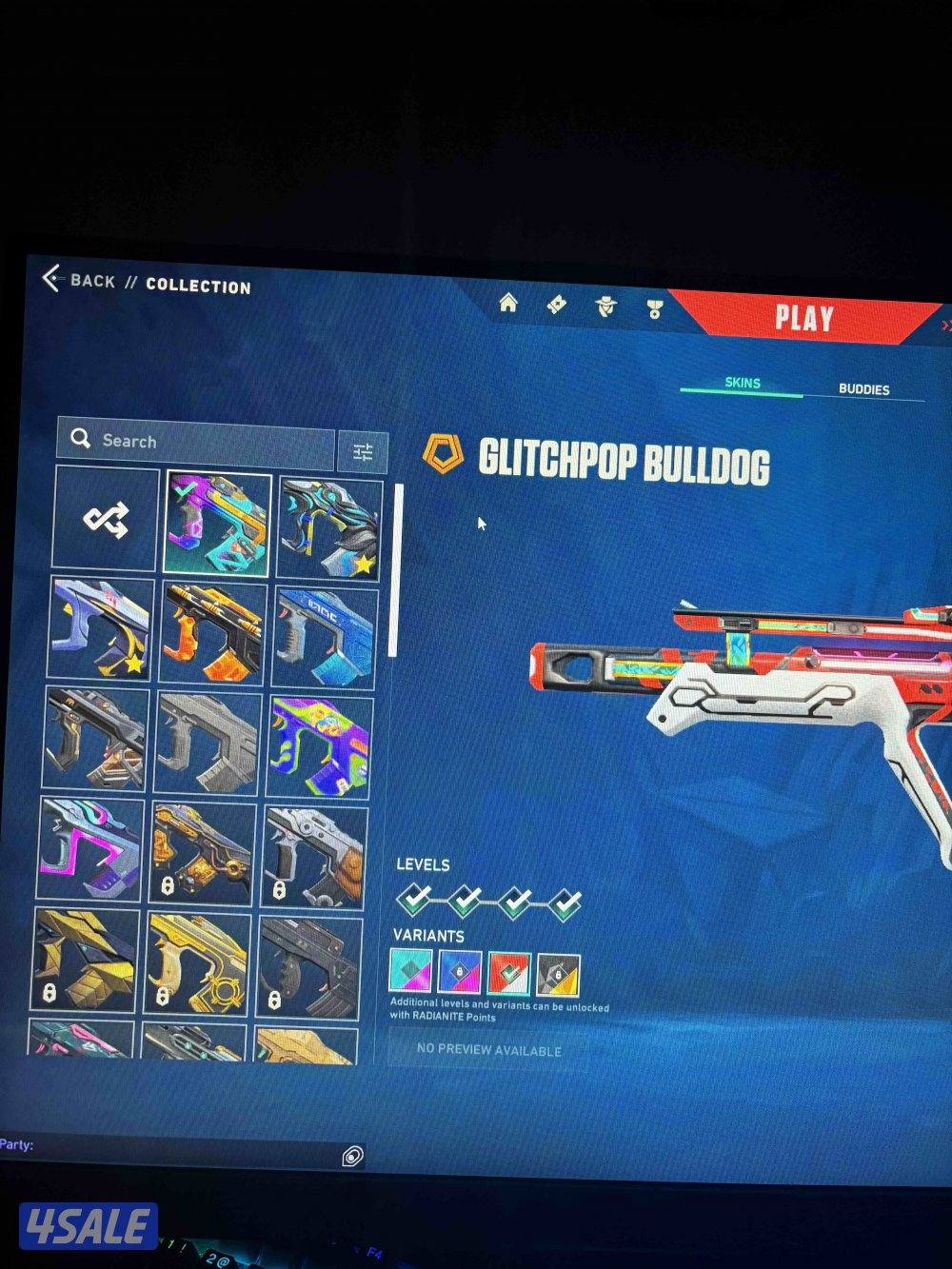This screenshot has height=1269, width=952.
Task: Open the ticket-shaped battlepass icon
Action: pos(557,305)
